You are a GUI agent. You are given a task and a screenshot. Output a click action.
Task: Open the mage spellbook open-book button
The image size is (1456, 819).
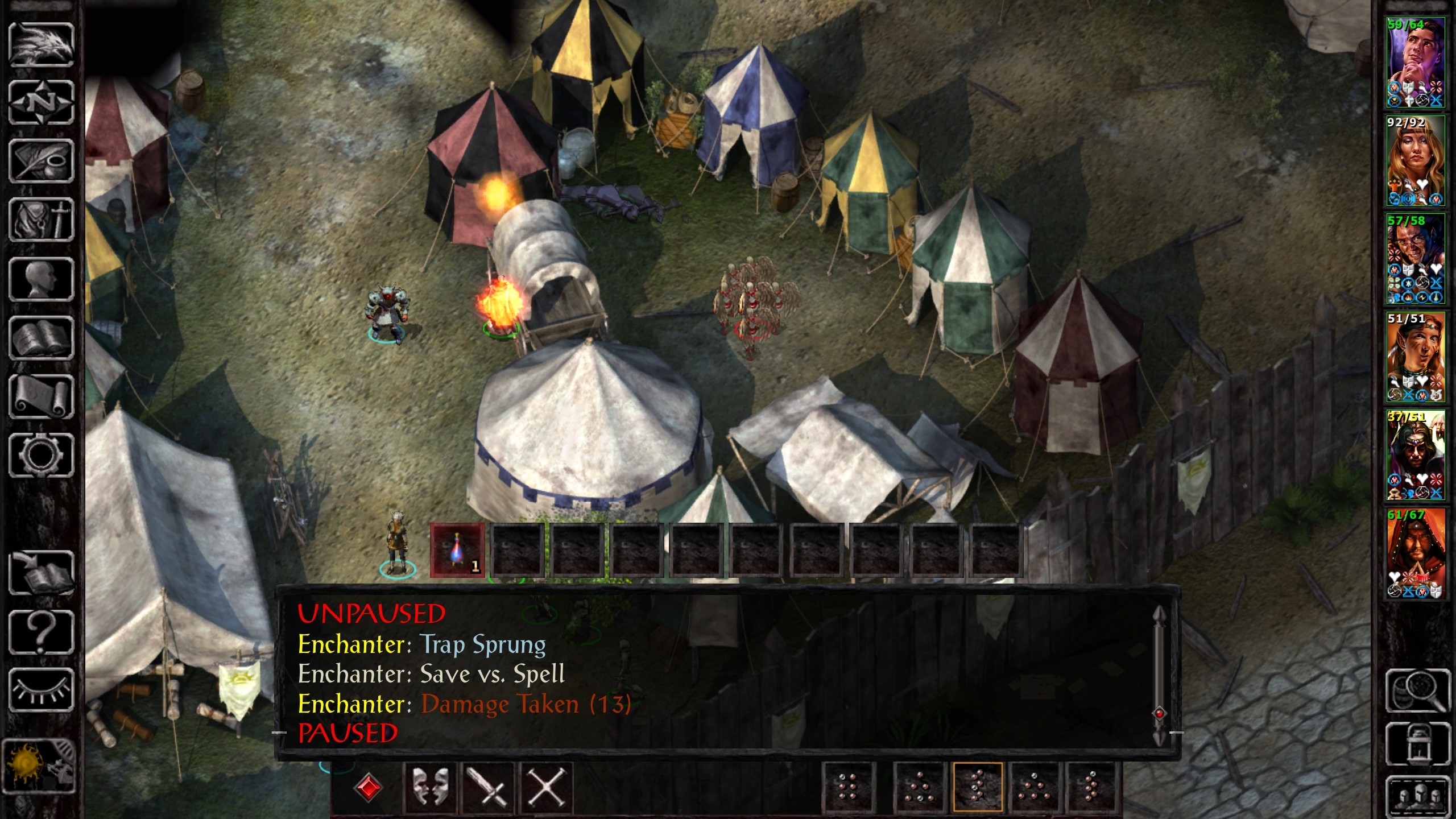pyautogui.click(x=41, y=338)
